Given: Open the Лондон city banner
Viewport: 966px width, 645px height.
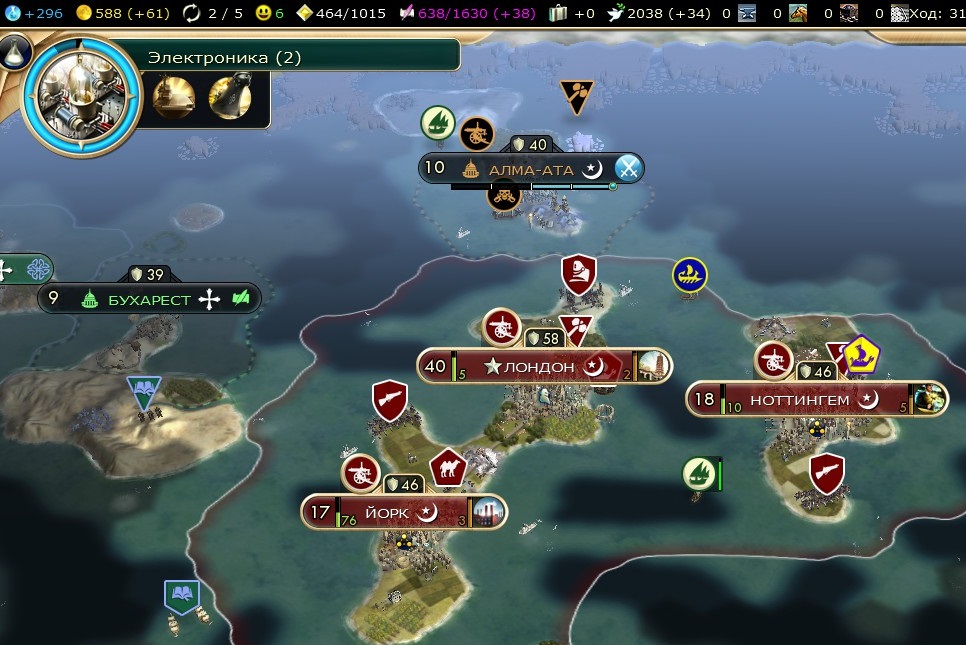Looking at the screenshot, I should point(538,367).
